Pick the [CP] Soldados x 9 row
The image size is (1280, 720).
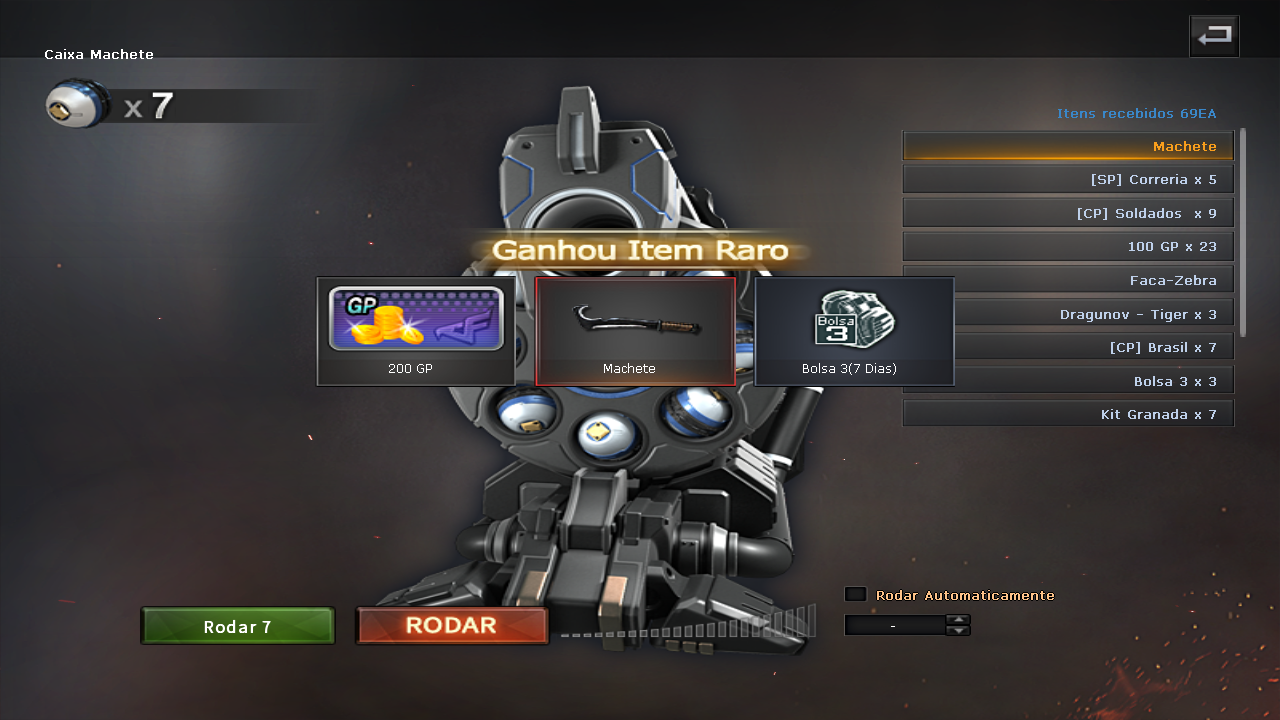coord(1068,213)
